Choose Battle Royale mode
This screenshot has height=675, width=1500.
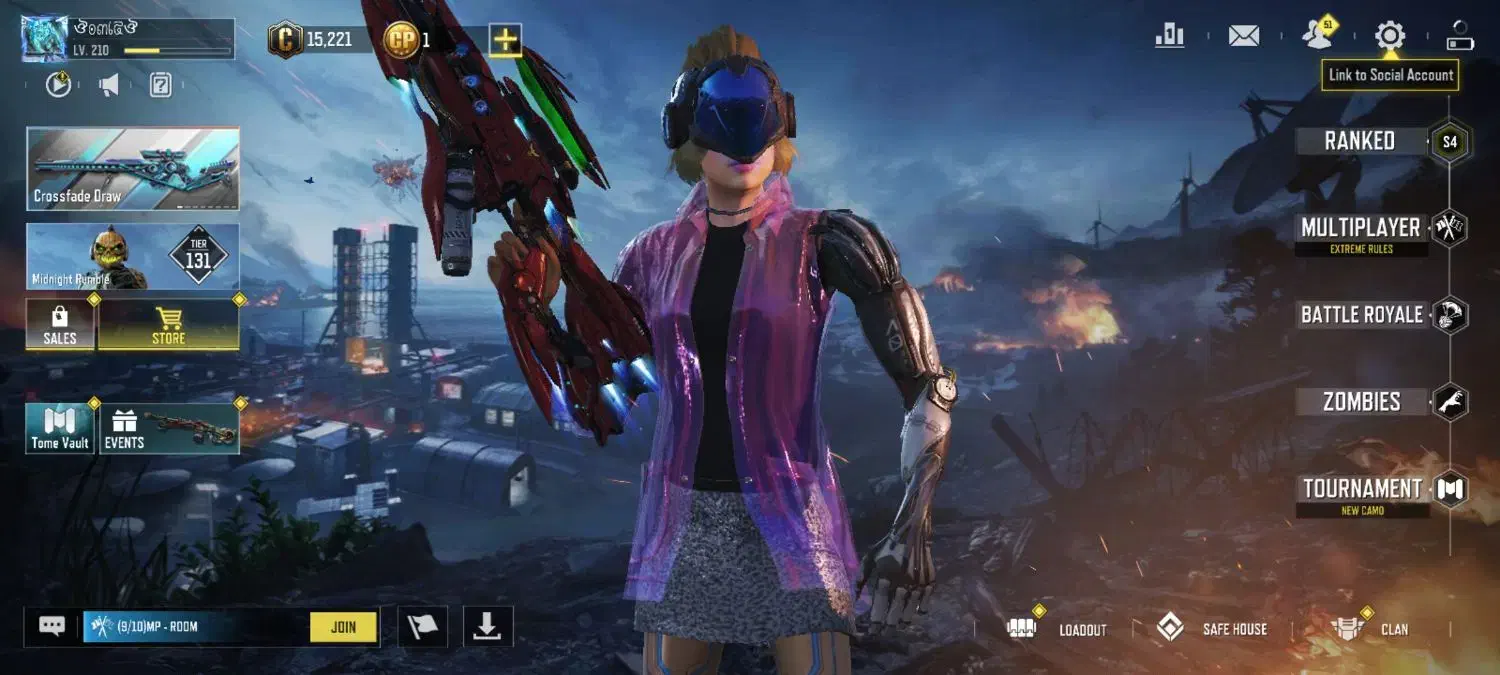[1361, 315]
